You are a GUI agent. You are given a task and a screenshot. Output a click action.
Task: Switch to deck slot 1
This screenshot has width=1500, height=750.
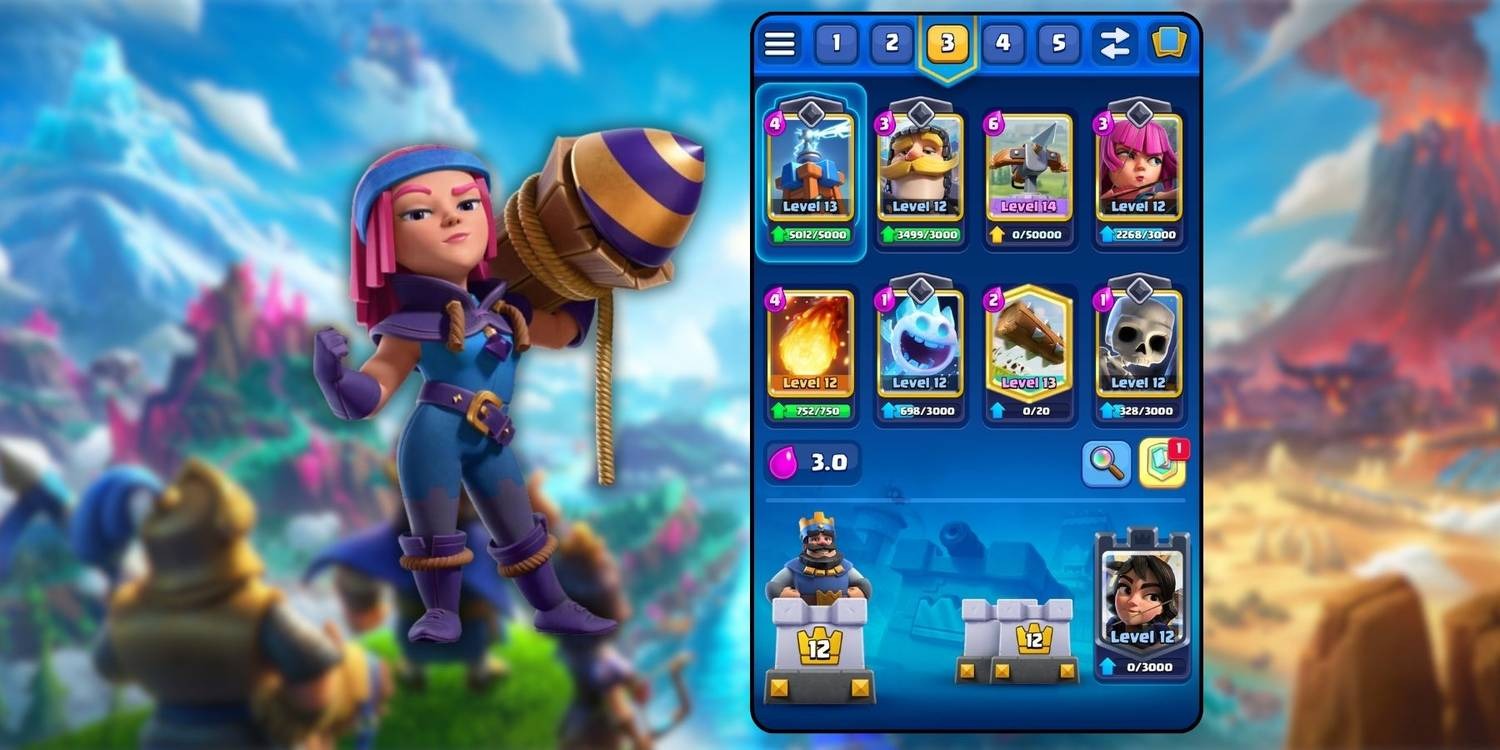tap(835, 43)
